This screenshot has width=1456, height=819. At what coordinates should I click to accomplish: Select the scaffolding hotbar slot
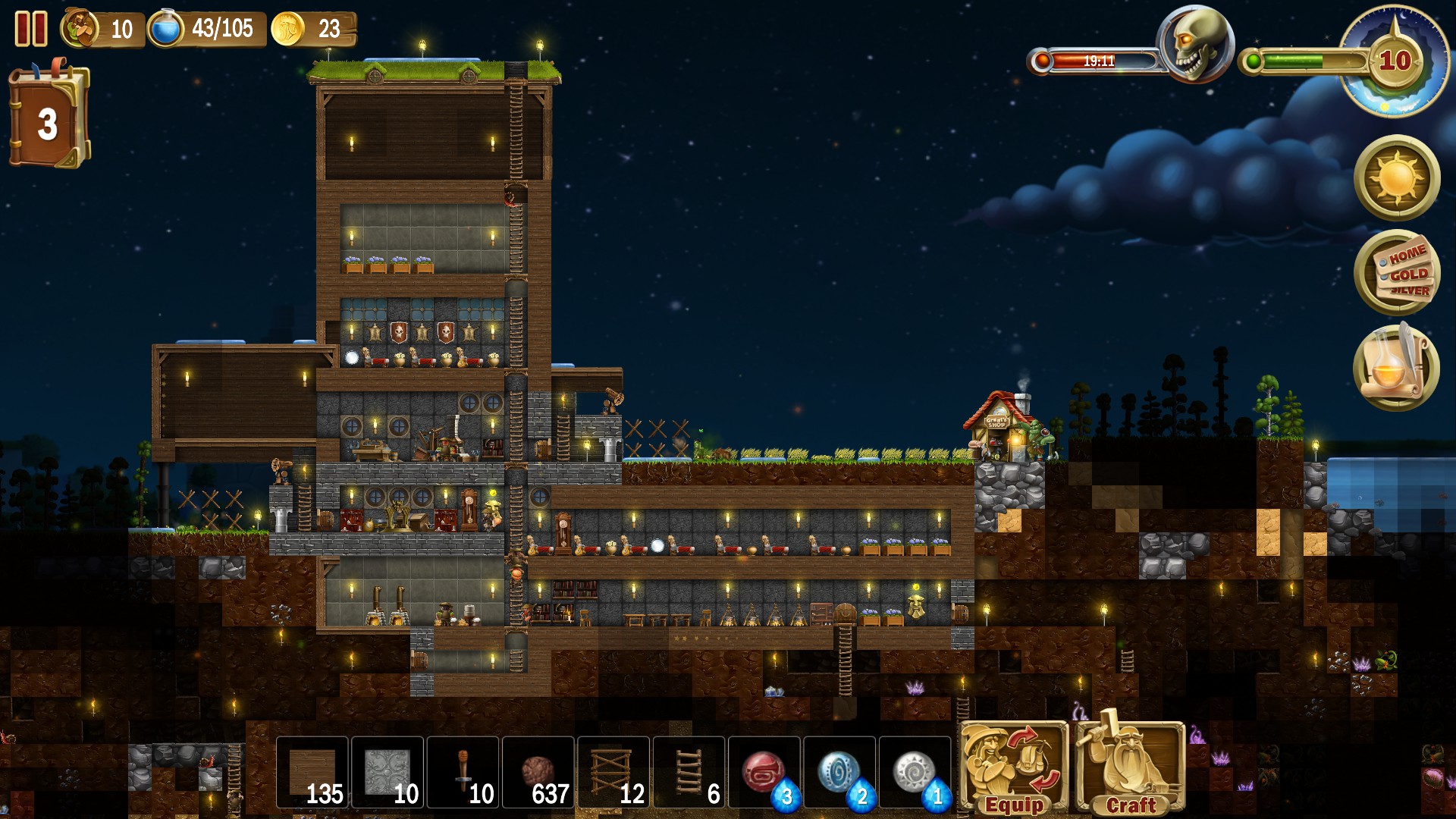coord(613,773)
